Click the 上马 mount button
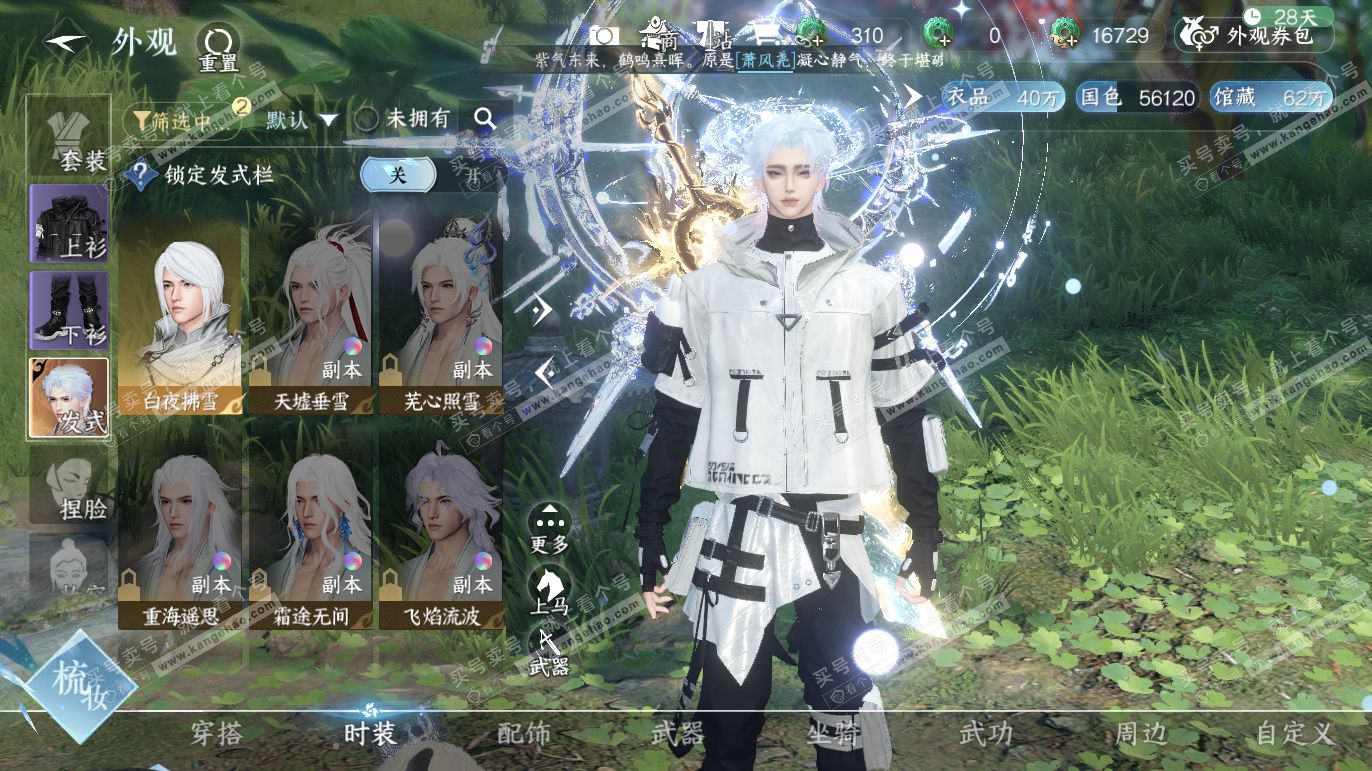 550,590
